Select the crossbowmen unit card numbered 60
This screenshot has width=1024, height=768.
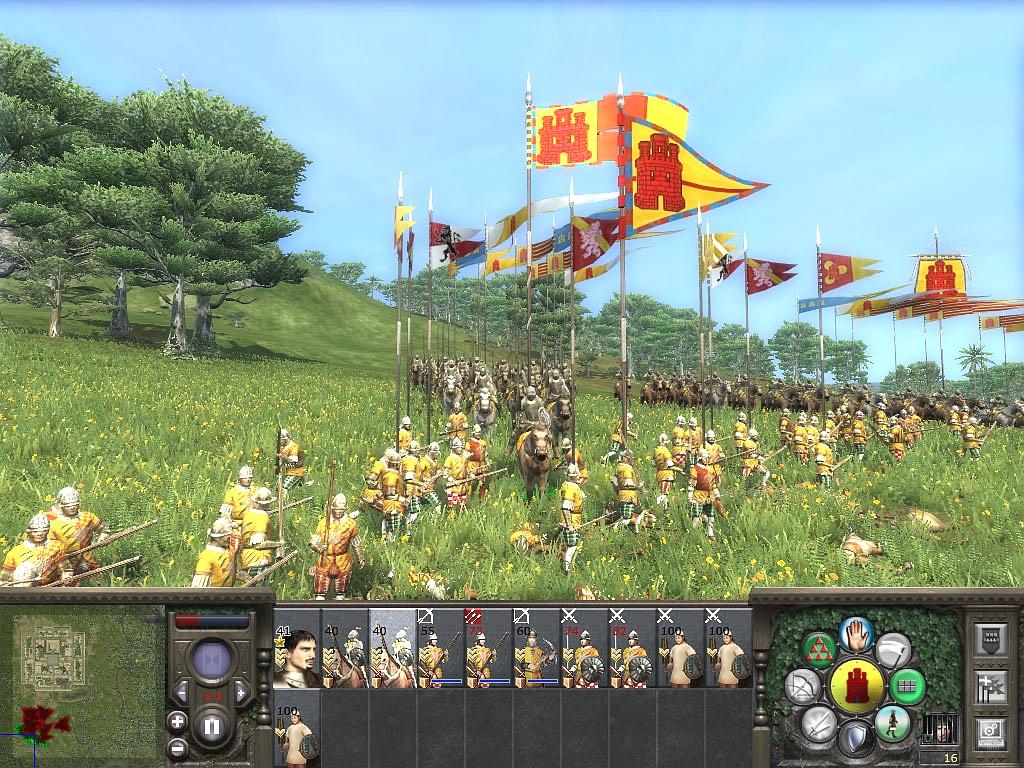(536, 648)
